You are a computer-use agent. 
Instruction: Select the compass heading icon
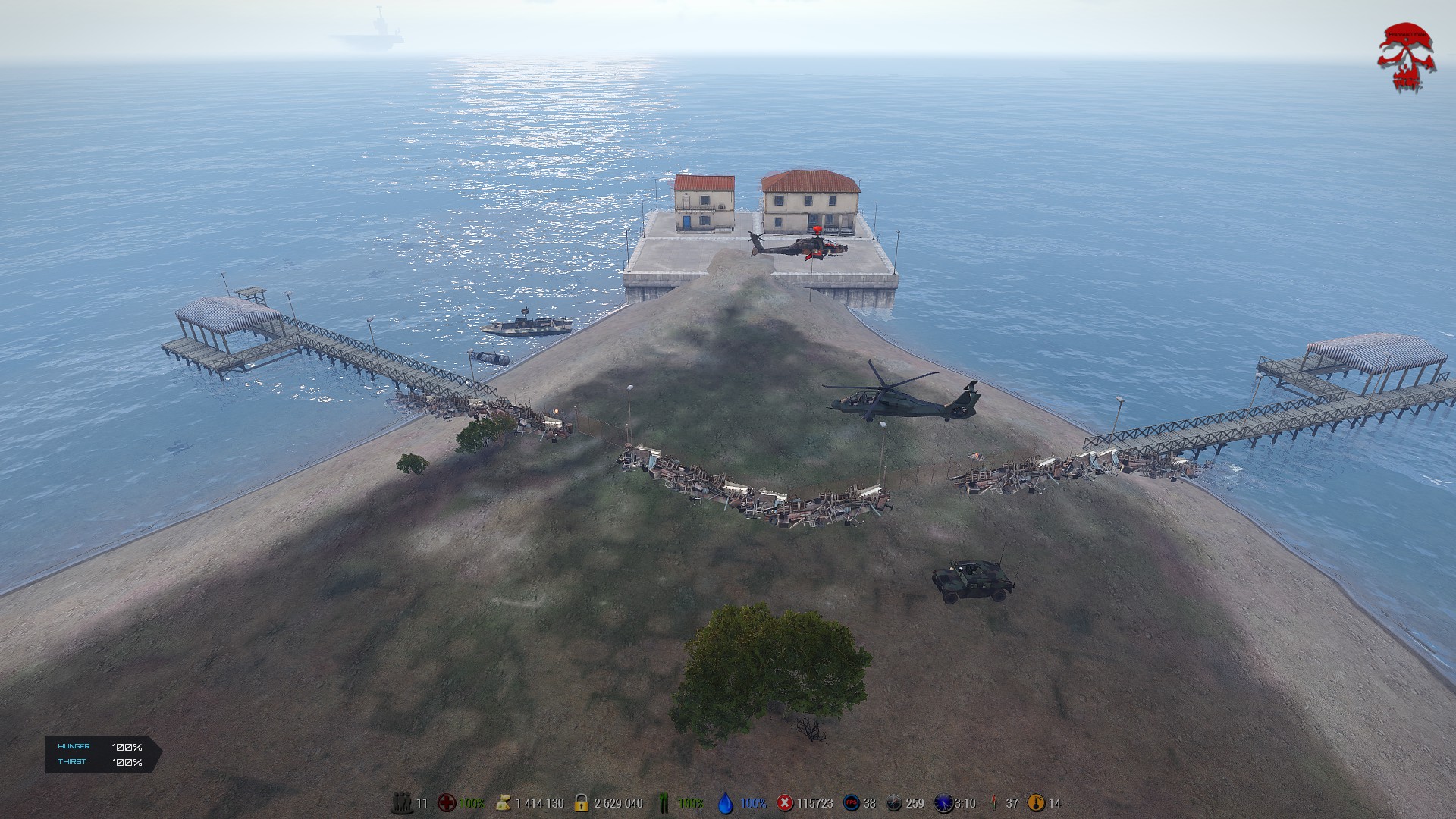[895, 803]
